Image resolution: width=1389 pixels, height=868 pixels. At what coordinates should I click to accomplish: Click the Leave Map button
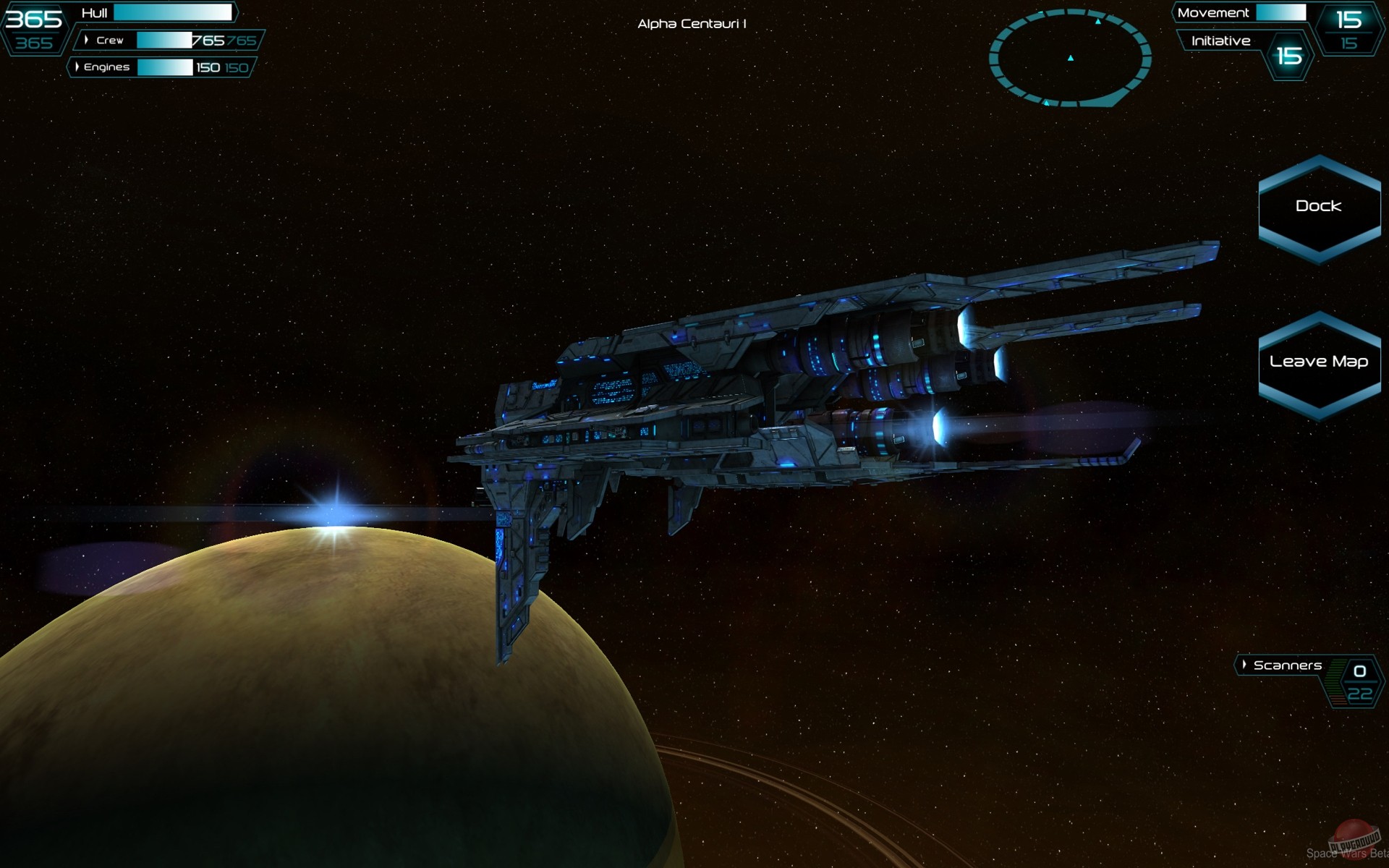pos(1318,362)
